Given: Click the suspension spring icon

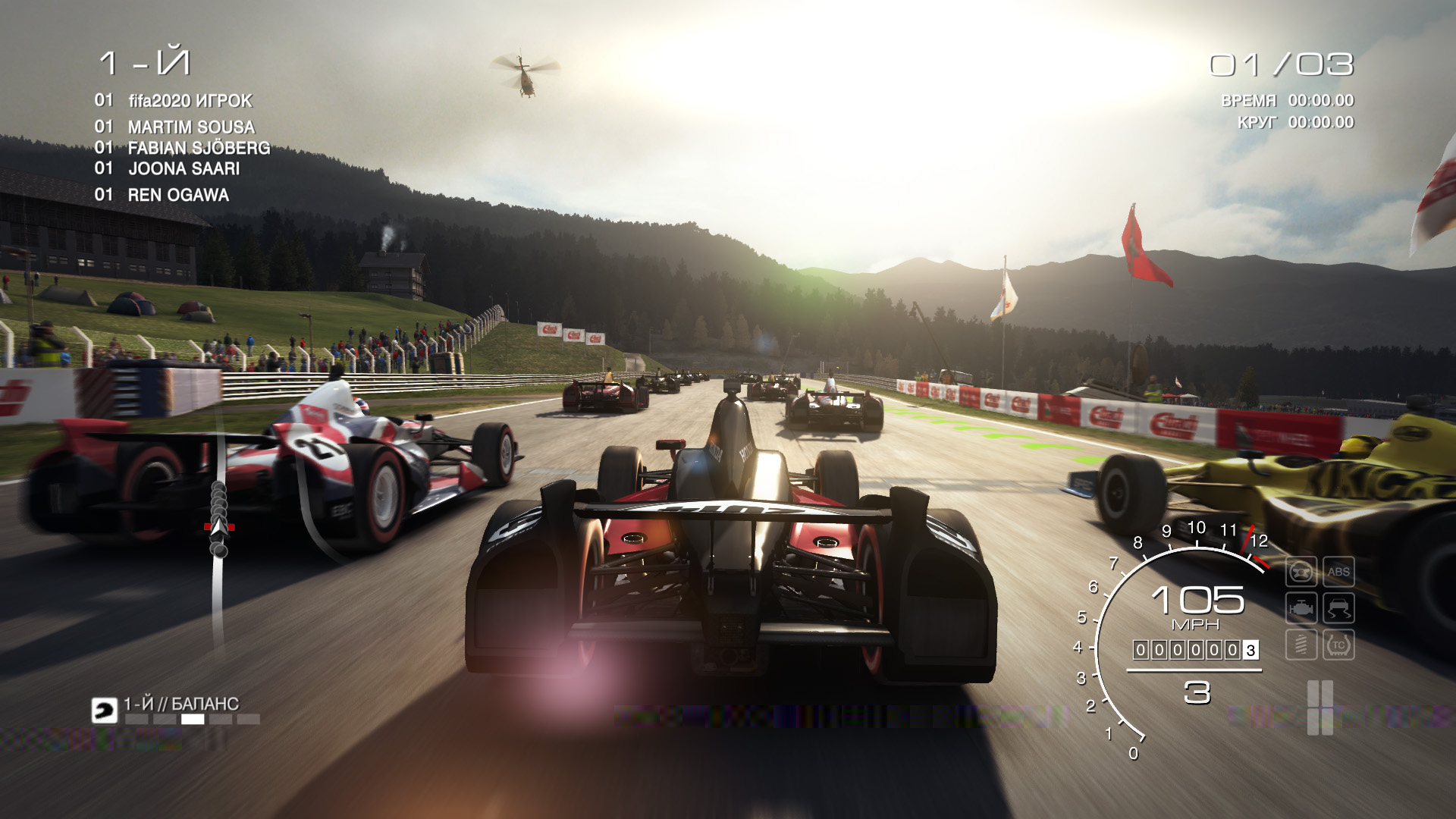Looking at the screenshot, I should tap(1301, 645).
